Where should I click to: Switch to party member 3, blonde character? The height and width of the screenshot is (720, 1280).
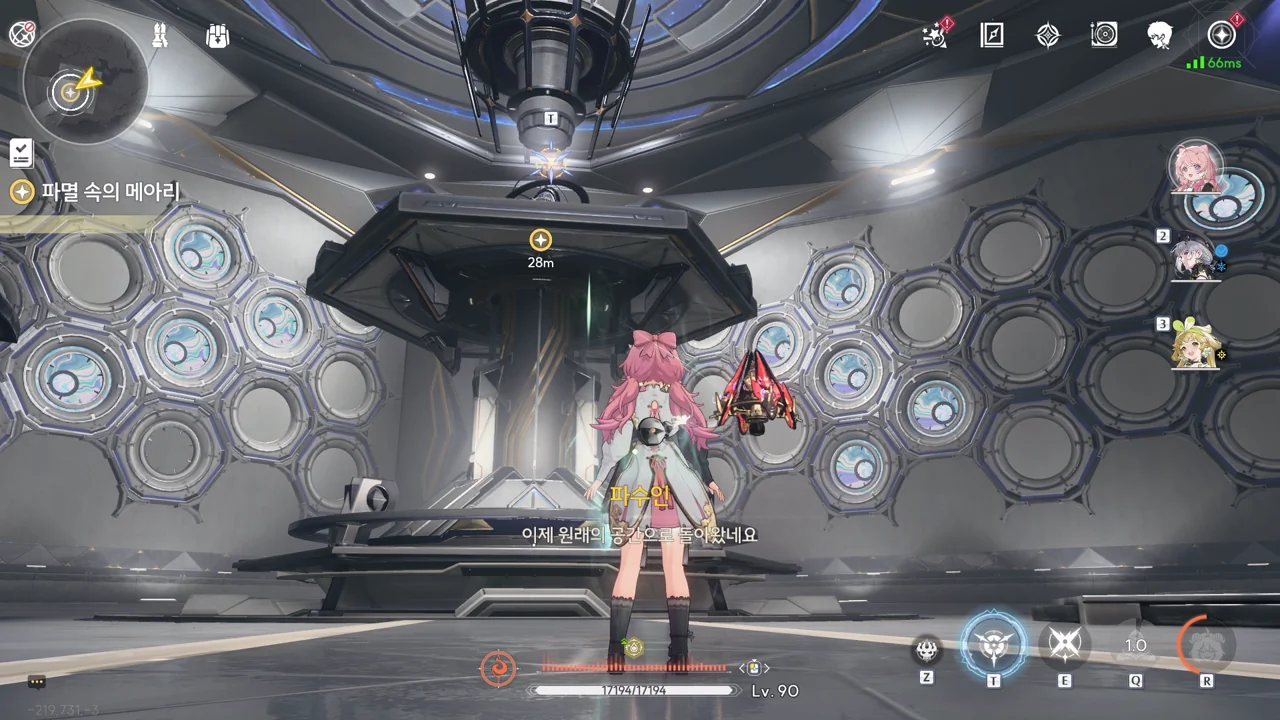[x=1194, y=345]
